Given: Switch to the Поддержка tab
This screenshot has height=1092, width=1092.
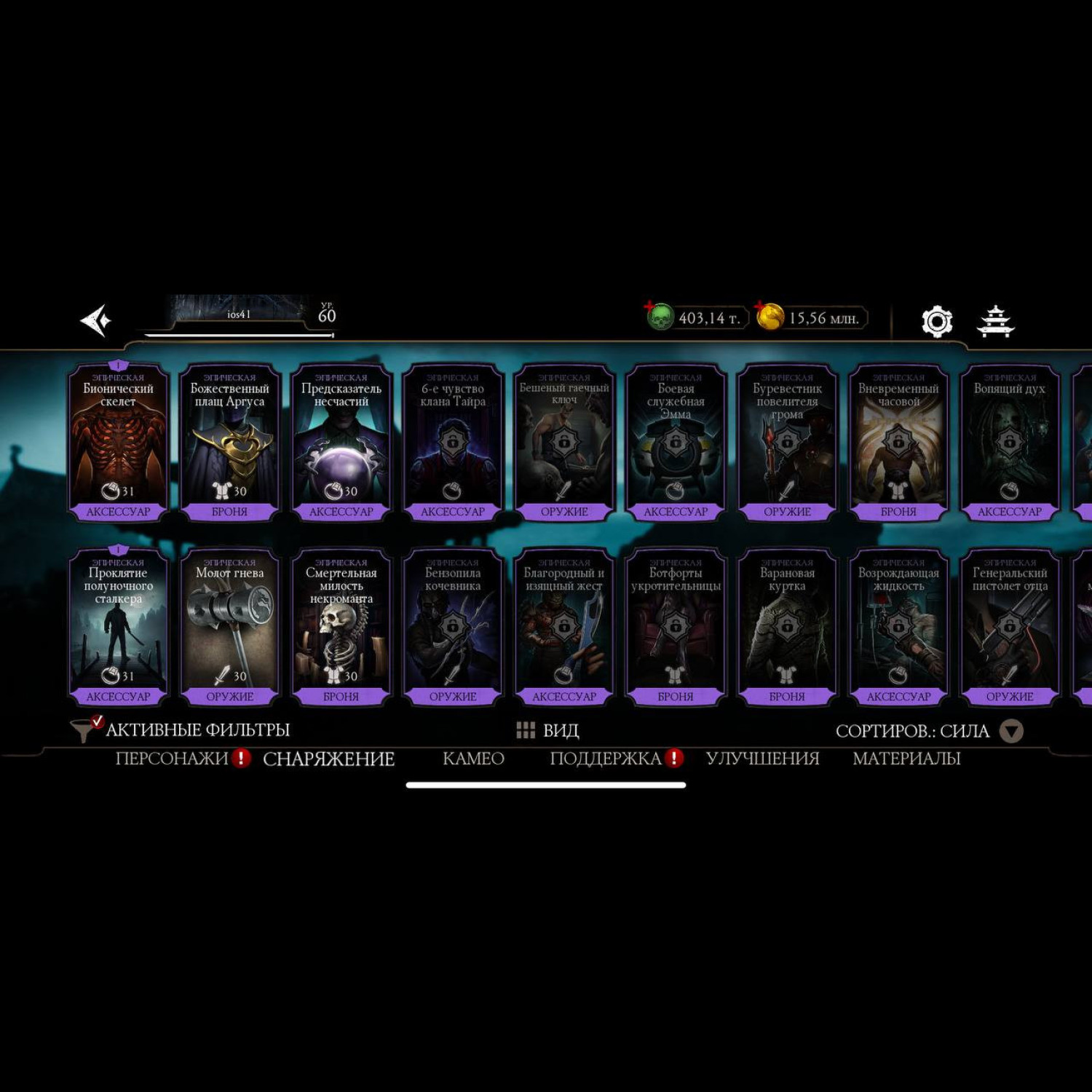Looking at the screenshot, I should click(605, 759).
